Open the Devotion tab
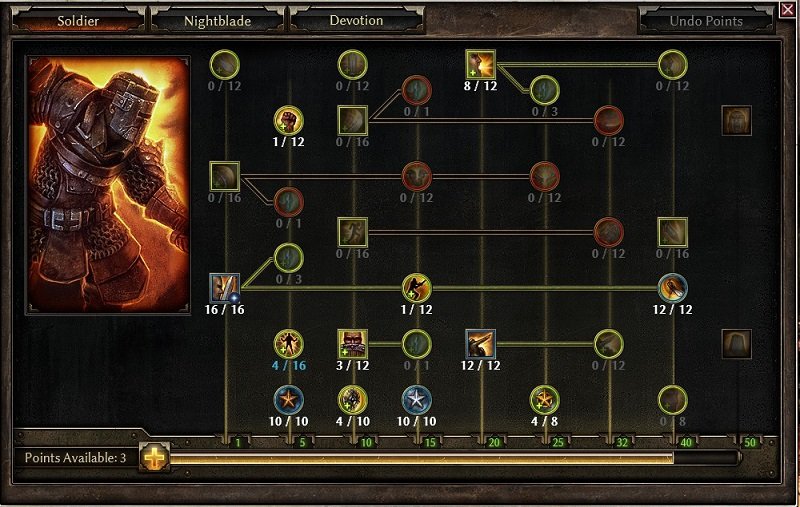800x507 pixels. click(x=355, y=20)
